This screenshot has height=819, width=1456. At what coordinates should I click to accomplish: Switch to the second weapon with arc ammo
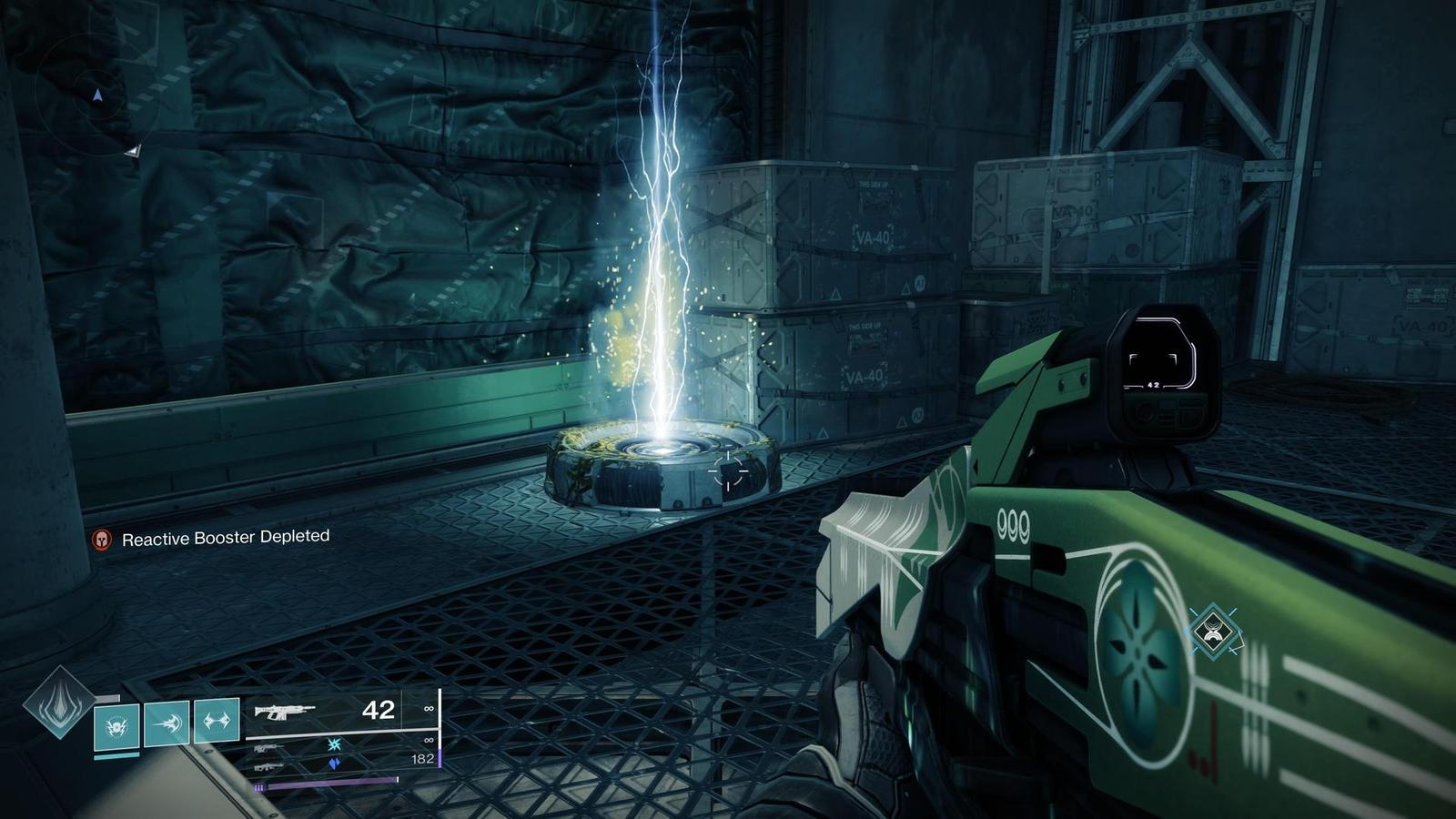click(x=268, y=747)
